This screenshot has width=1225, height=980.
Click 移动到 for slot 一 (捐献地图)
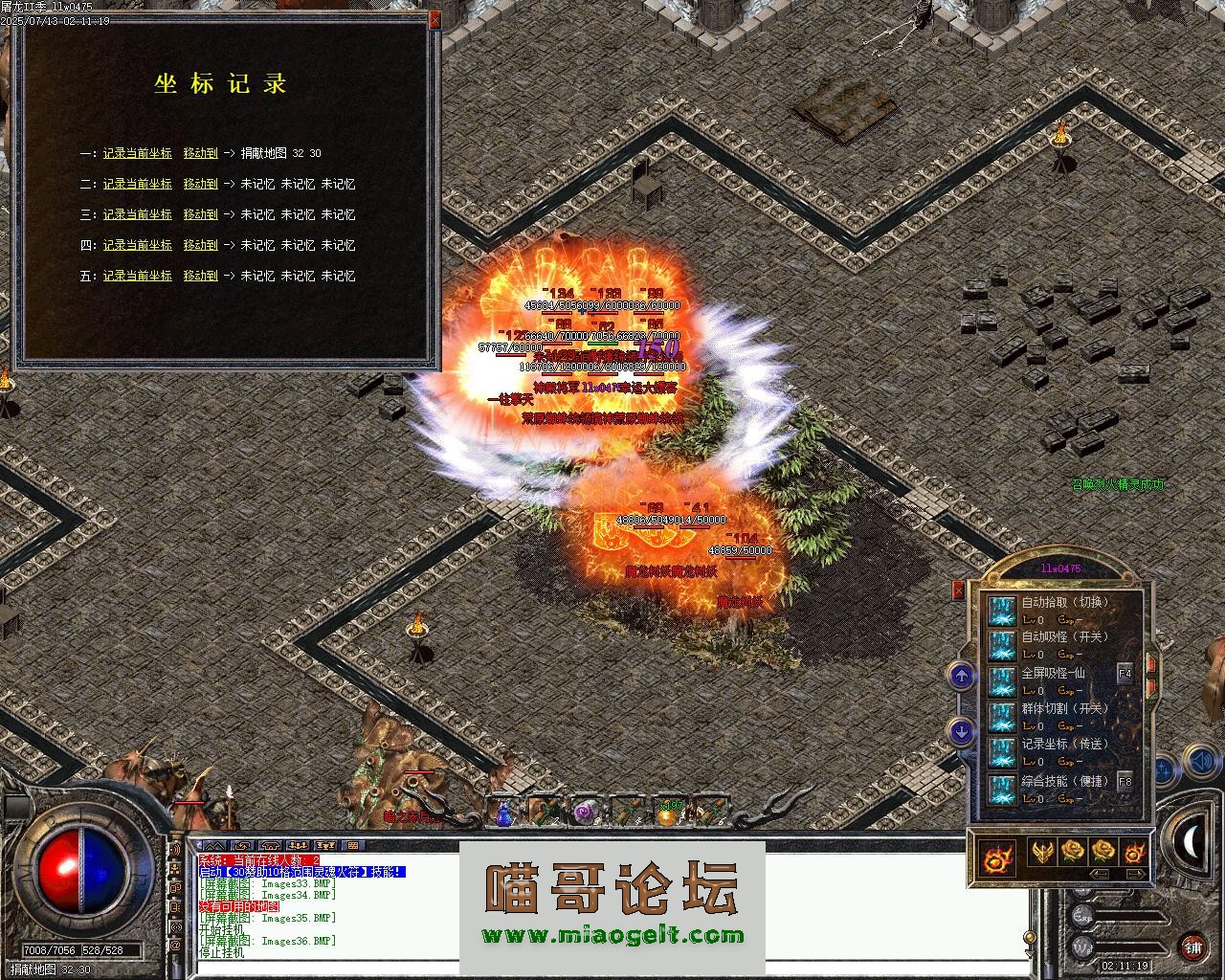tap(200, 153)
